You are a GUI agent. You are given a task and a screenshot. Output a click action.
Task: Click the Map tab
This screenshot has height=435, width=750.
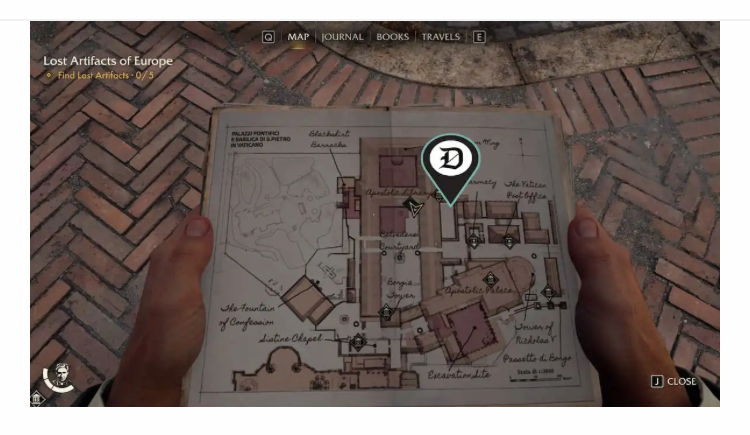click(298, 37)
